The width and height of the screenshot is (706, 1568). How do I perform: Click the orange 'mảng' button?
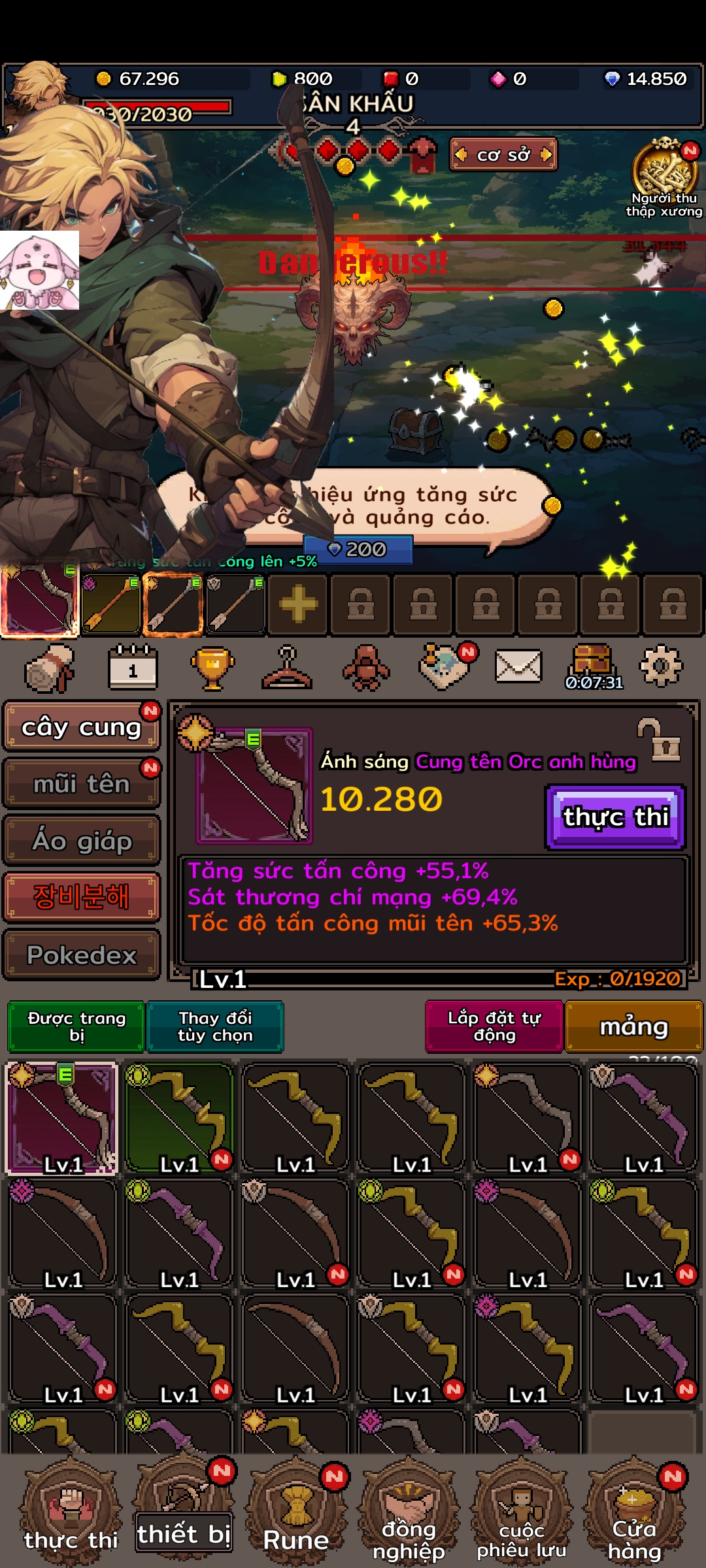tap(633, 1026)
